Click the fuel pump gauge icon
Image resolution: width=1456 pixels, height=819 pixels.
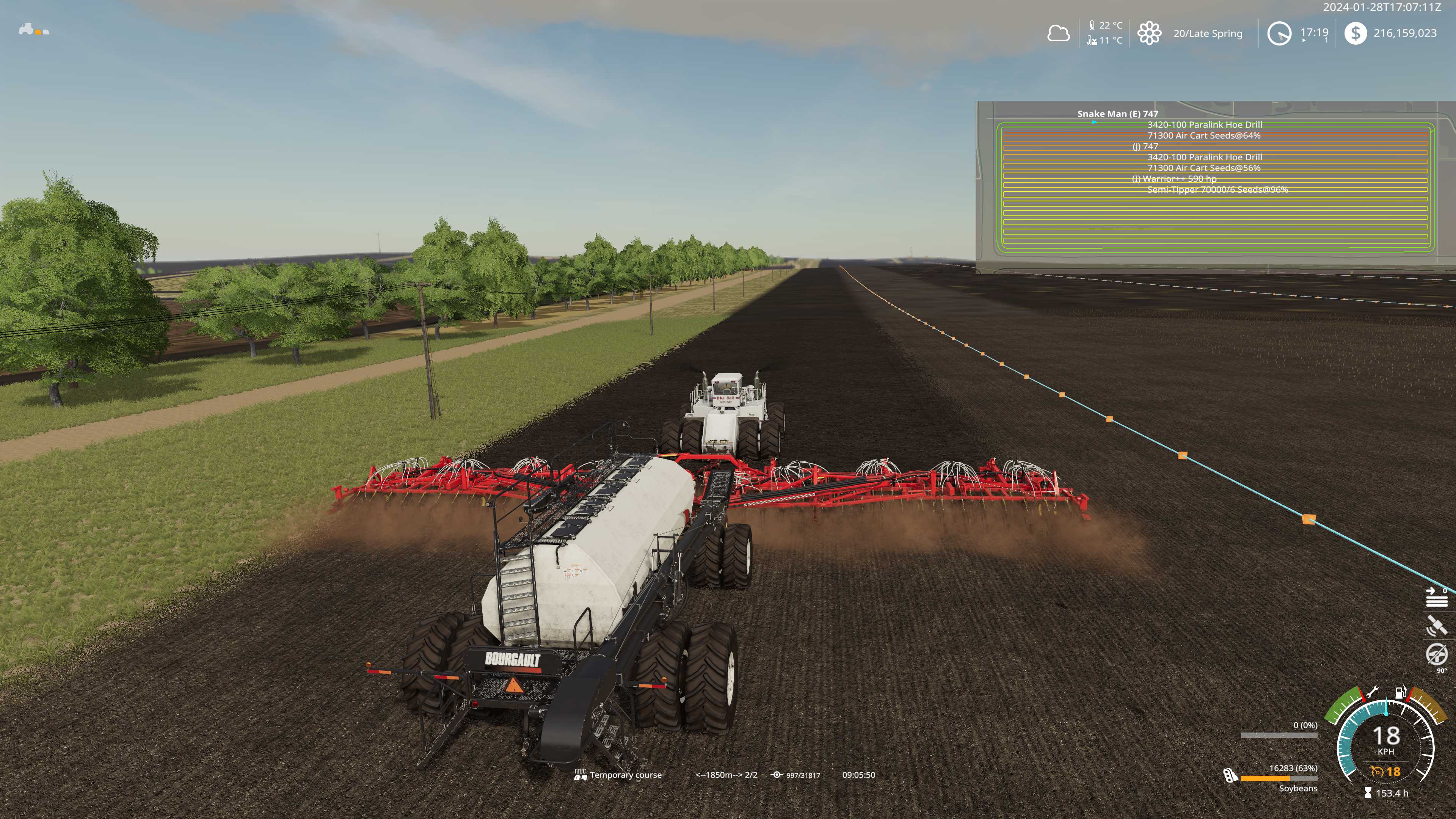(x=1401, y=692)
